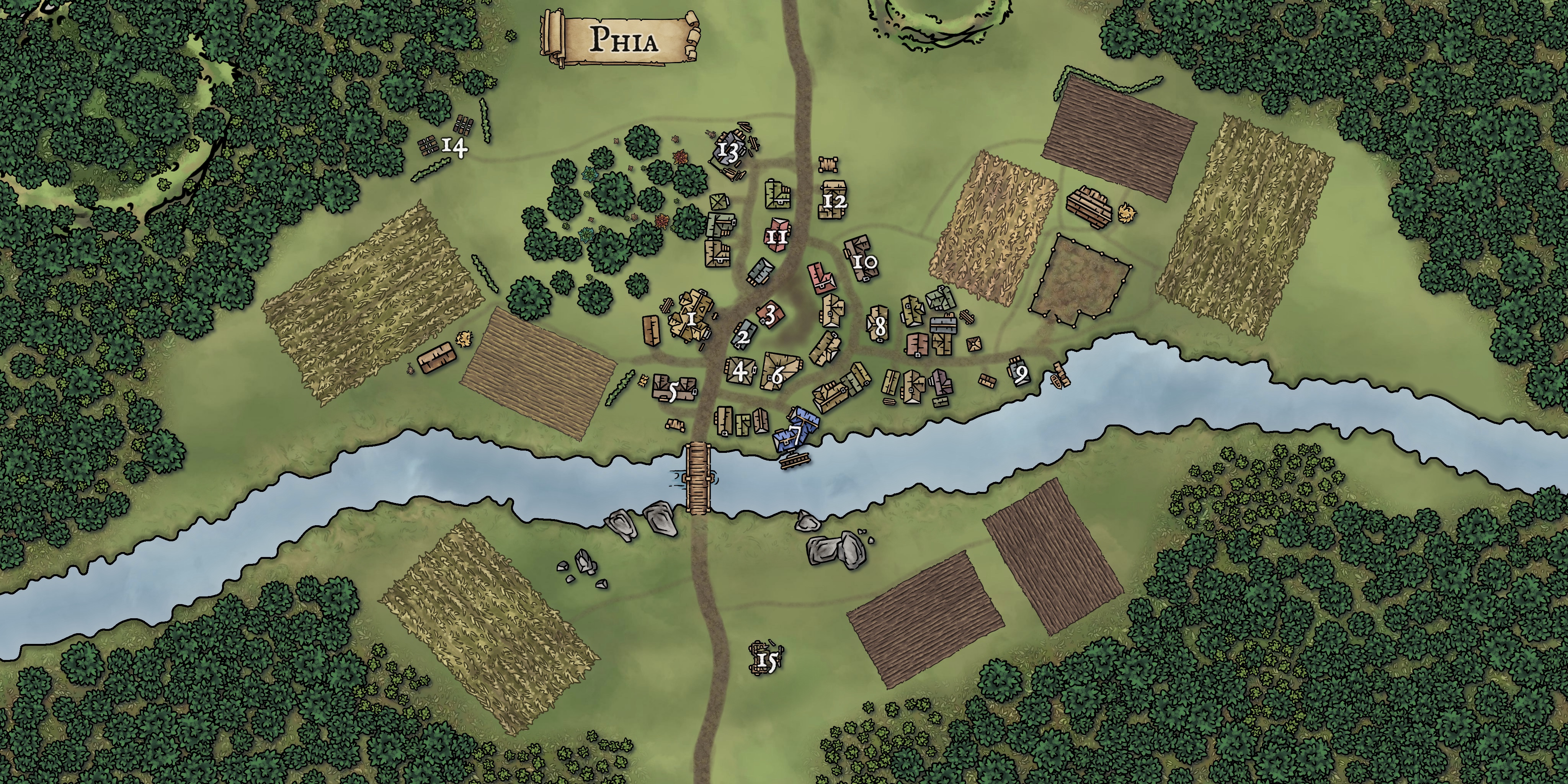The image size is (1568, 784).
Task: Select marker 9 near the river dock
Action: (1021, 372)
